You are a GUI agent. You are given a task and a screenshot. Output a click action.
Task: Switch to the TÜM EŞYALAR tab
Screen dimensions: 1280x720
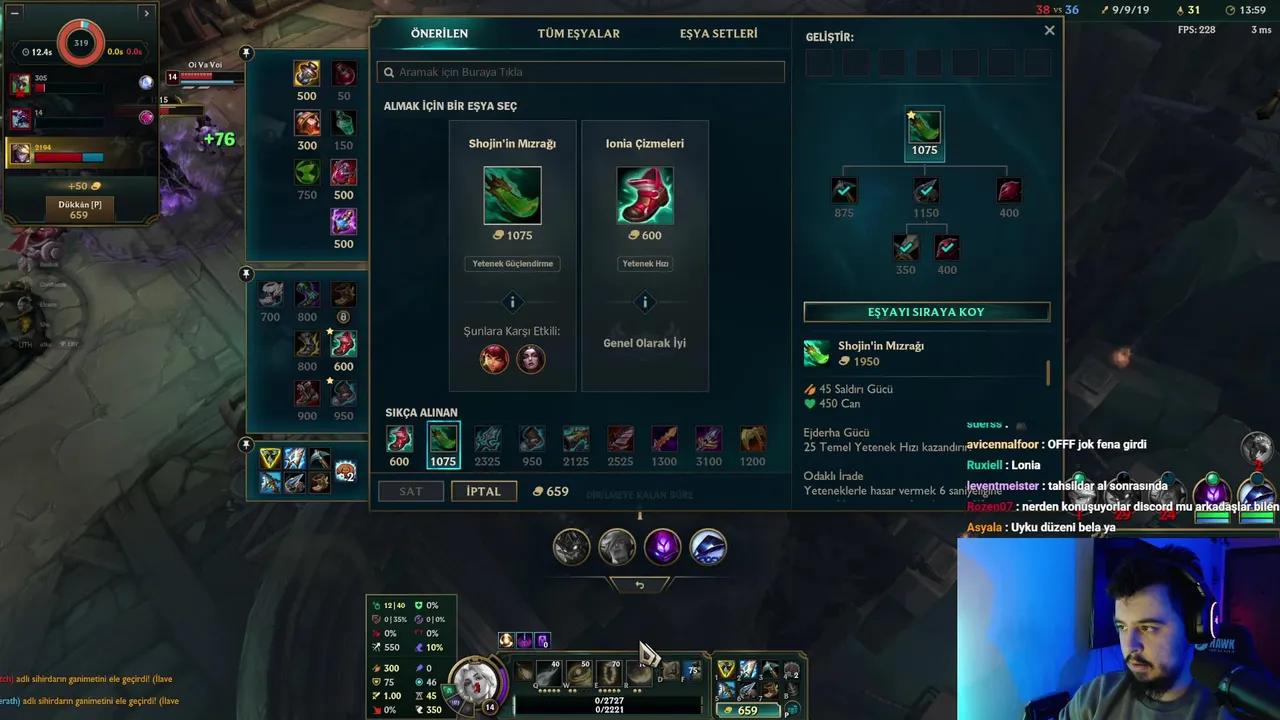point(577,33)
